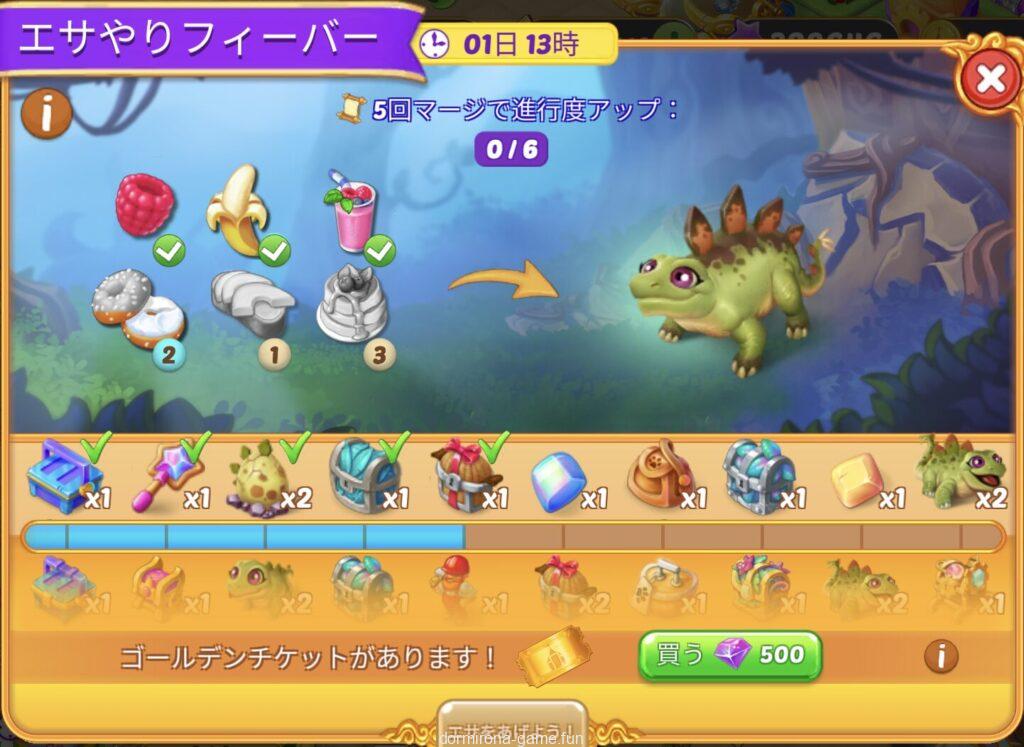1024x747 pixels.
Task: Open the event info at top left
Action: pos(46,113)
